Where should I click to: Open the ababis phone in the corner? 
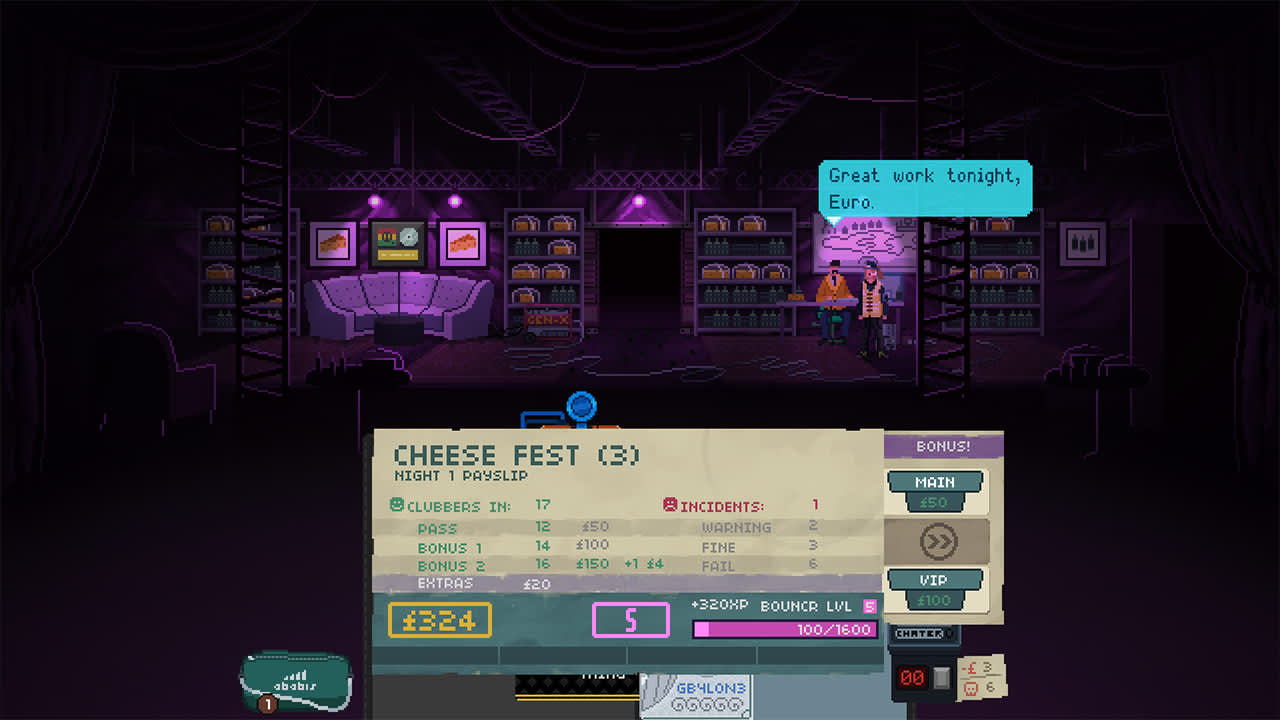[296, 681]
